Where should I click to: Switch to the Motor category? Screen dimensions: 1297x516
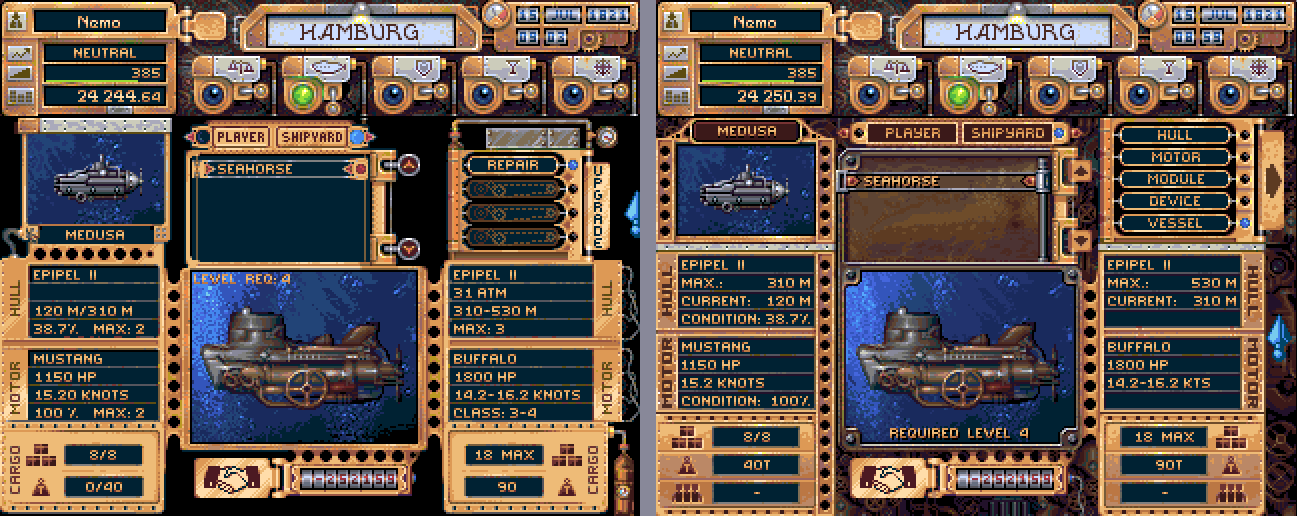[x=1175, y=157]
